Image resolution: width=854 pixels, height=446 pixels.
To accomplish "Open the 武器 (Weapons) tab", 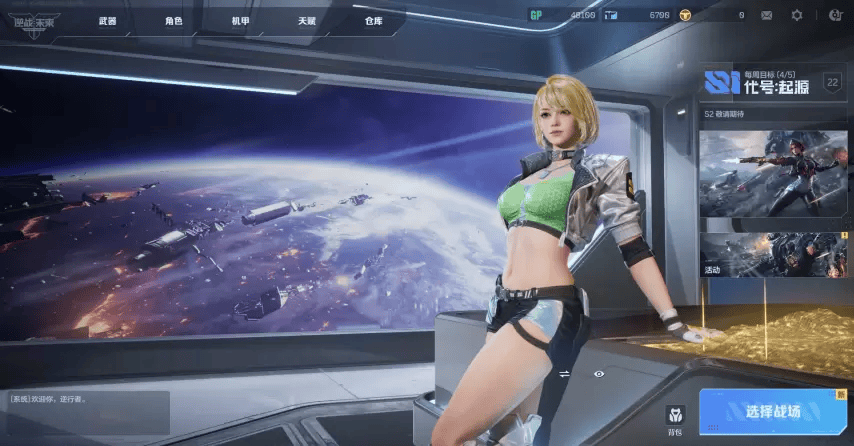I will click(x=108, y=20).
